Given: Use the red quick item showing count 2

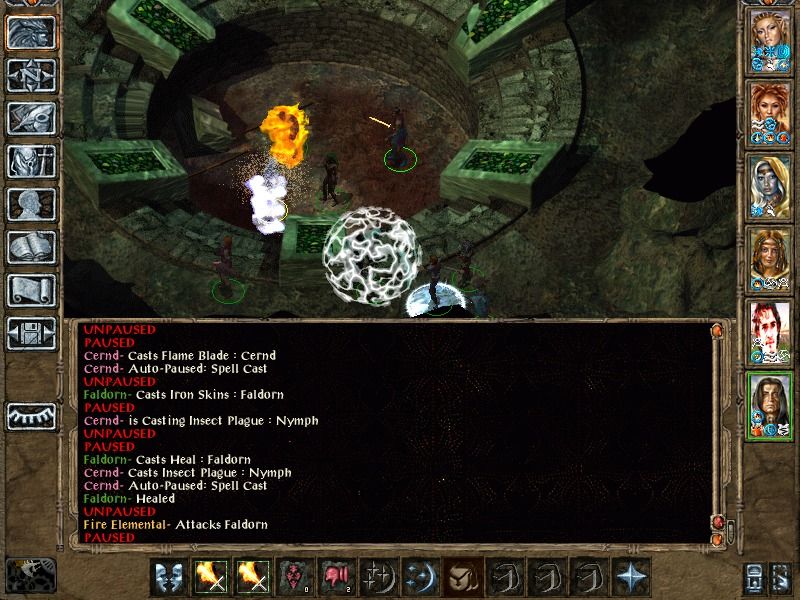Looking at the screenshot, I should coord(336,577).
